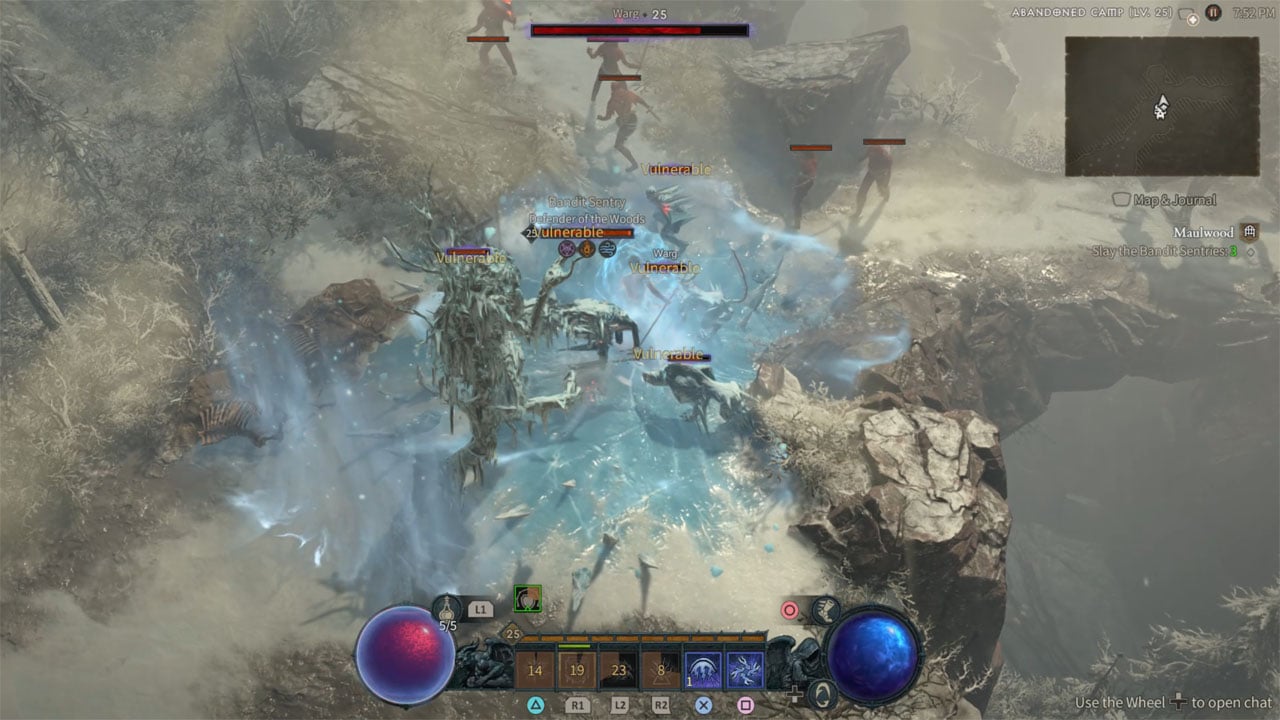Select the skill slot on cooldown showing 19
The width and height of the screenshot is (1280, 720).
(577, 671)
